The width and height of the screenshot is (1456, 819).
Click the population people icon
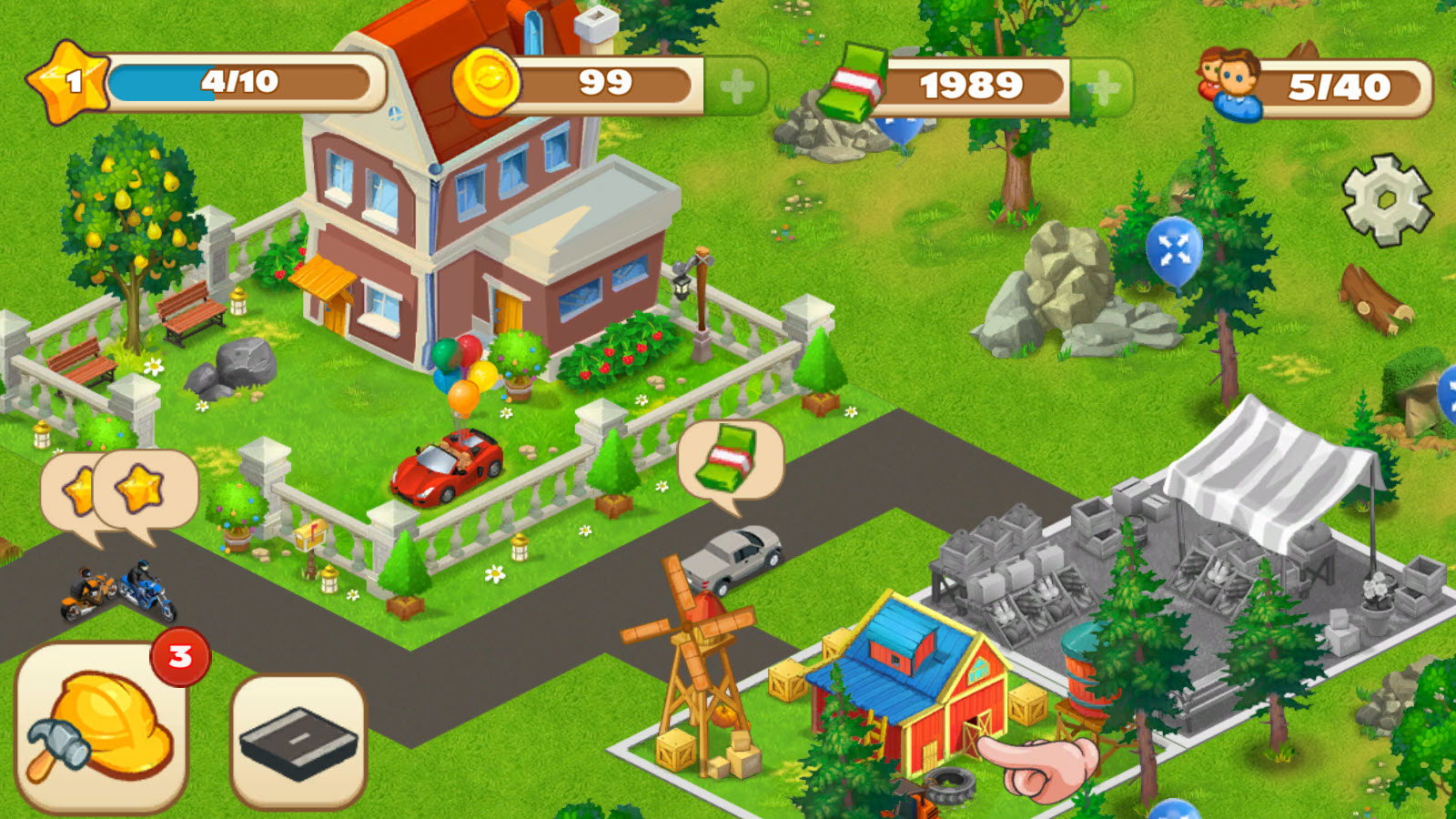pyautogui.click(x=1228, y=84)
